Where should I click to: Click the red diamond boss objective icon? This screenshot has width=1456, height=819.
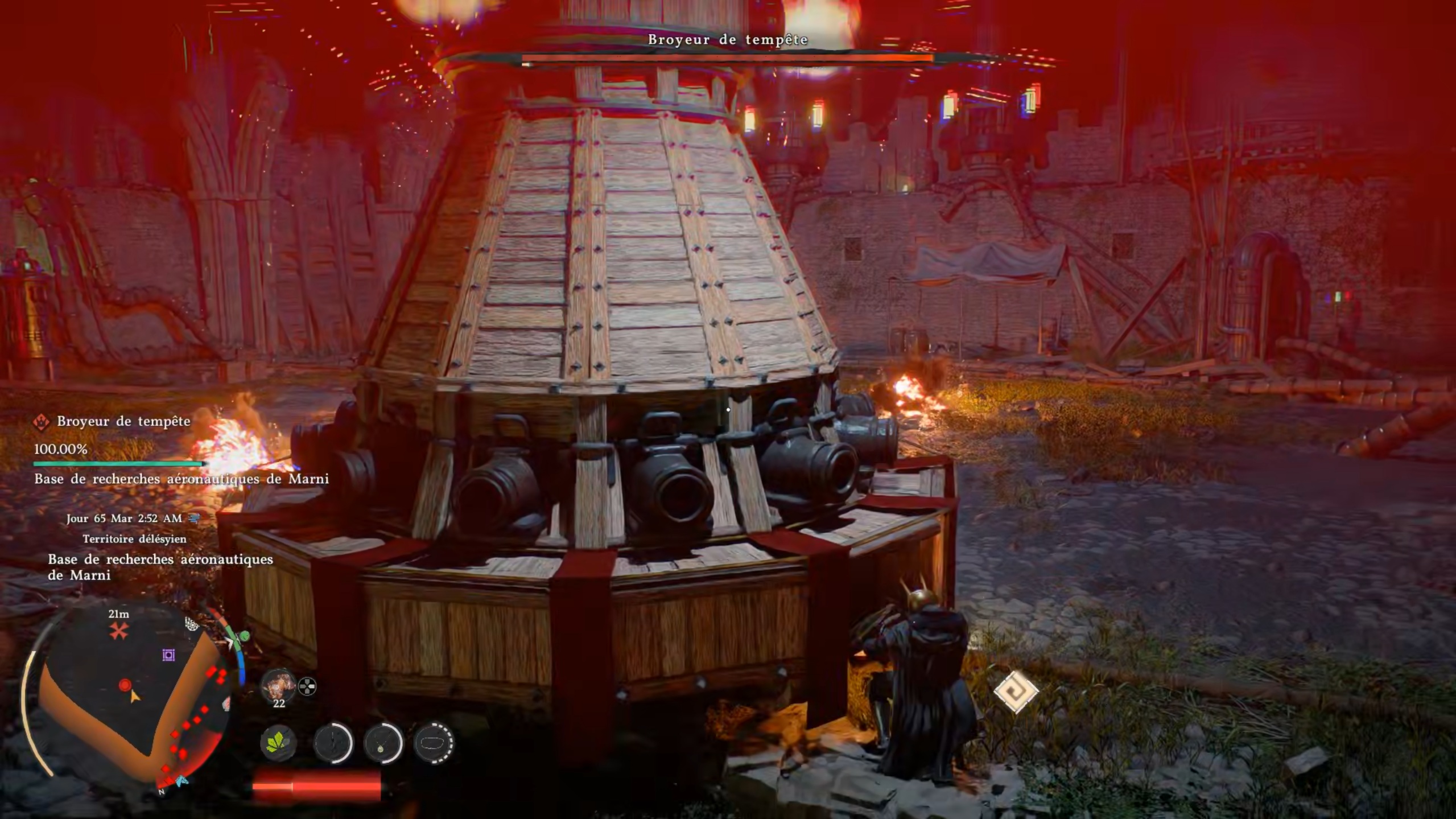[41, 422]
